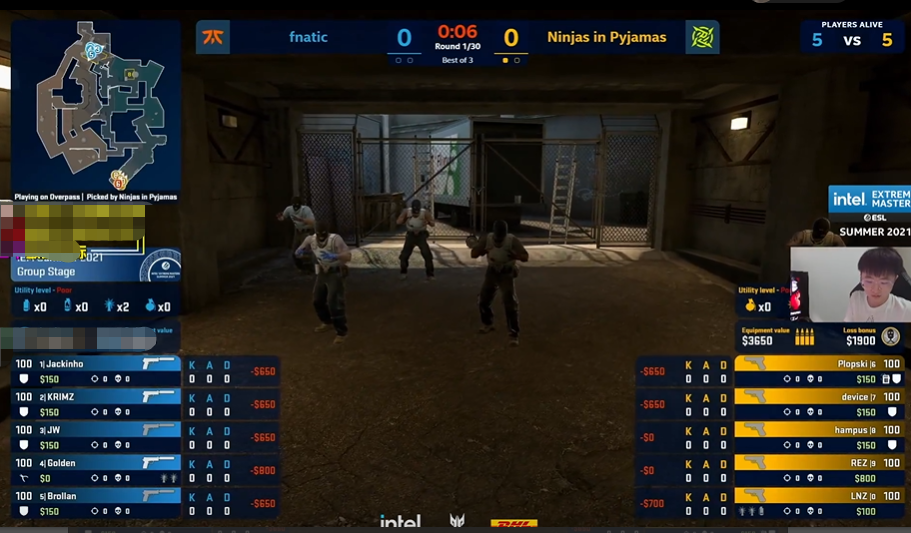
Task: Choose device in the NIP list
Action: coord(818,404)
